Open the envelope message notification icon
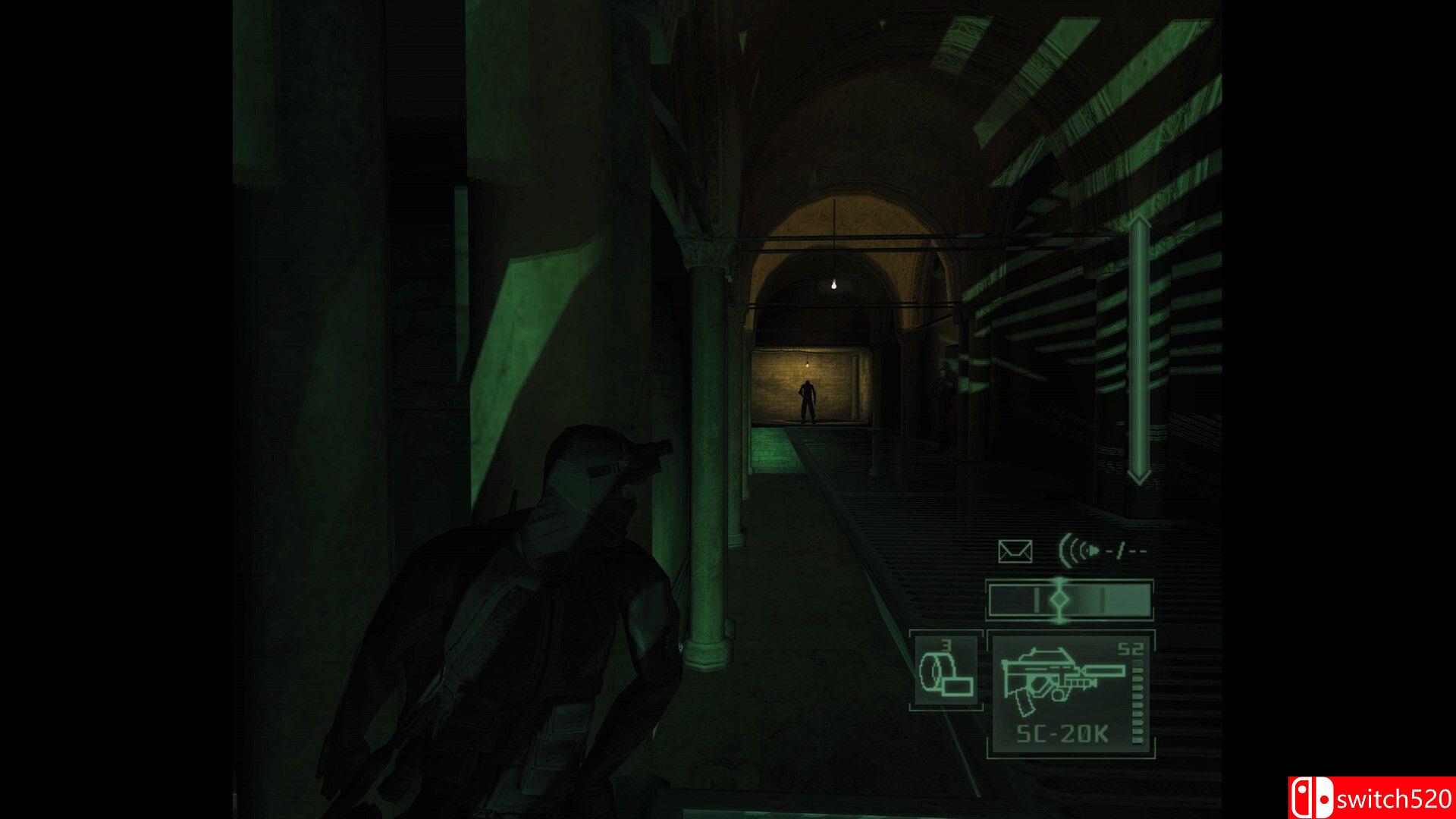 (x=1016, y=550)
